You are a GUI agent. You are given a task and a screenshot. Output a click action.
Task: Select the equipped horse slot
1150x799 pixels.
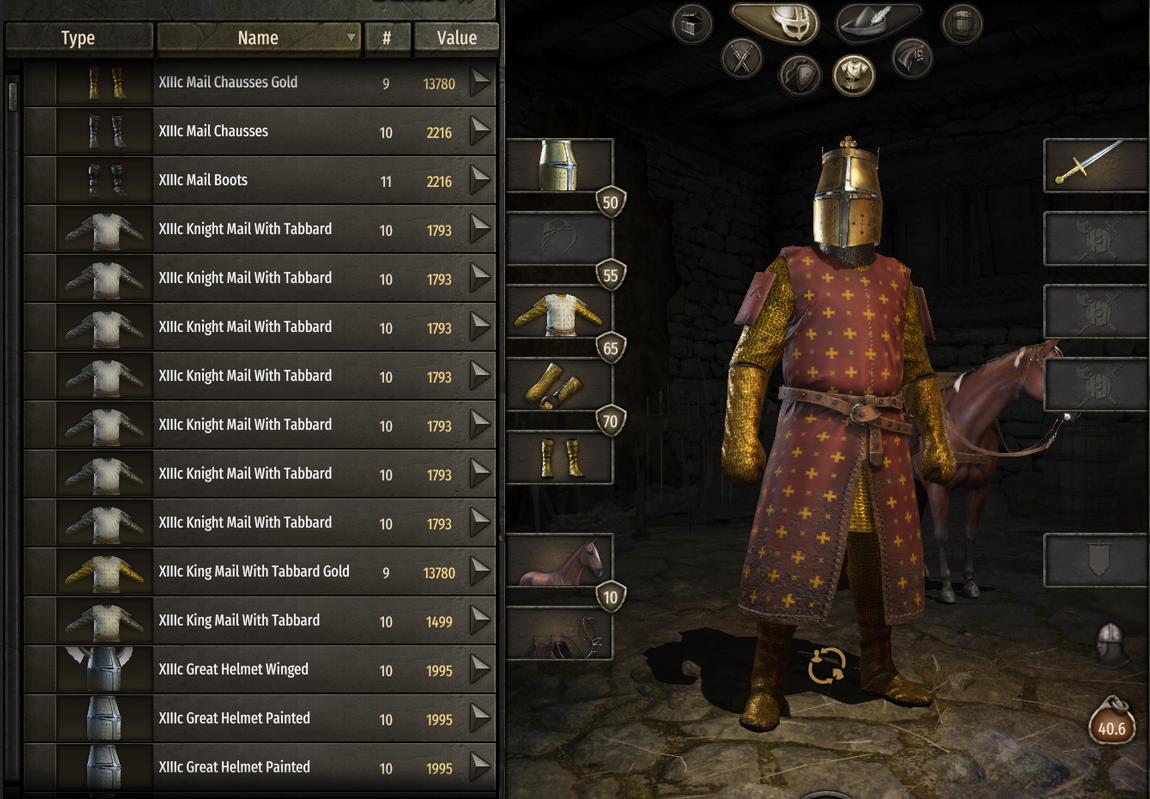tap(558, 560)
